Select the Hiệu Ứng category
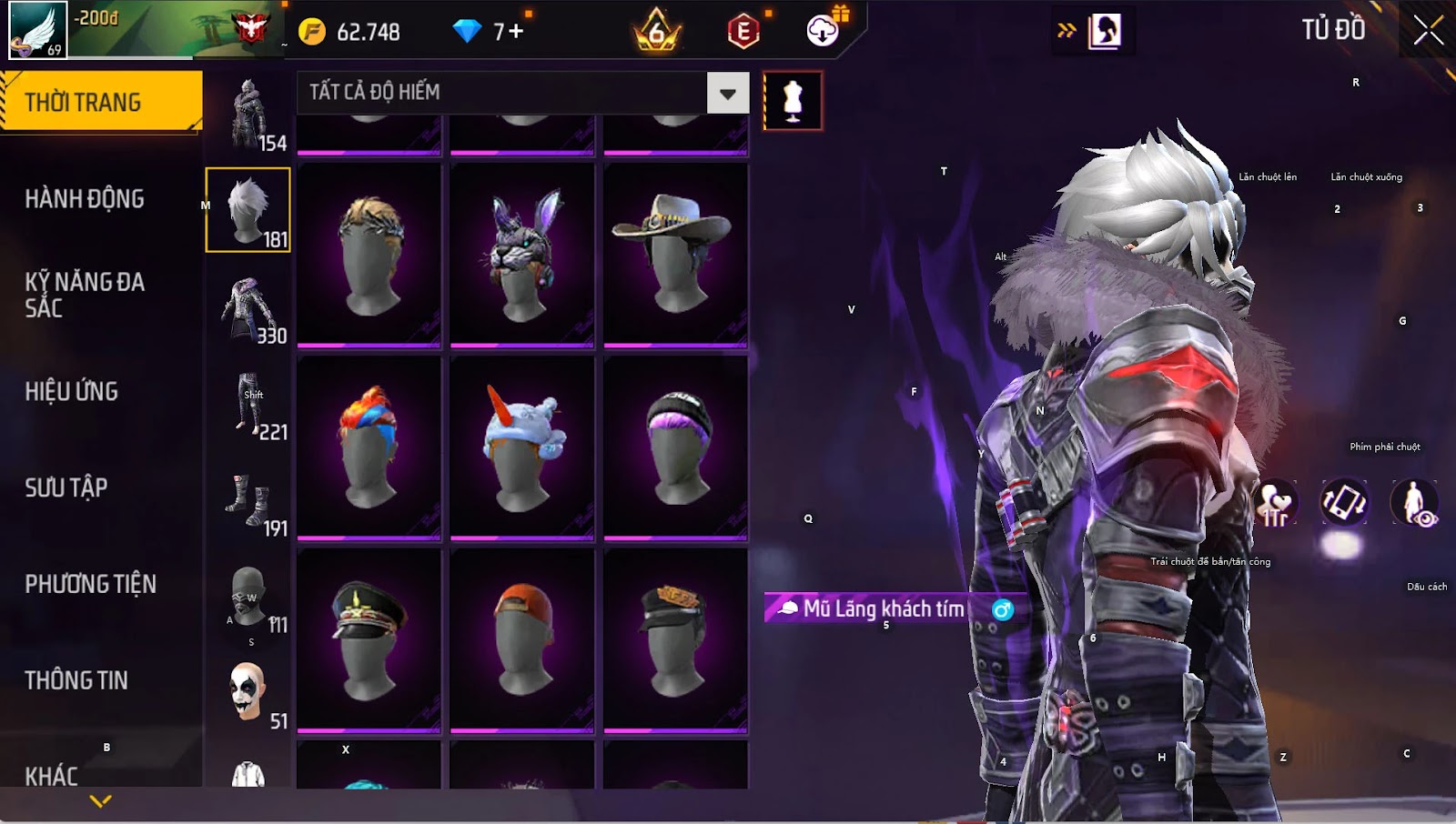The height and width of the screenshot is (824, 1456). pos(72,391)
